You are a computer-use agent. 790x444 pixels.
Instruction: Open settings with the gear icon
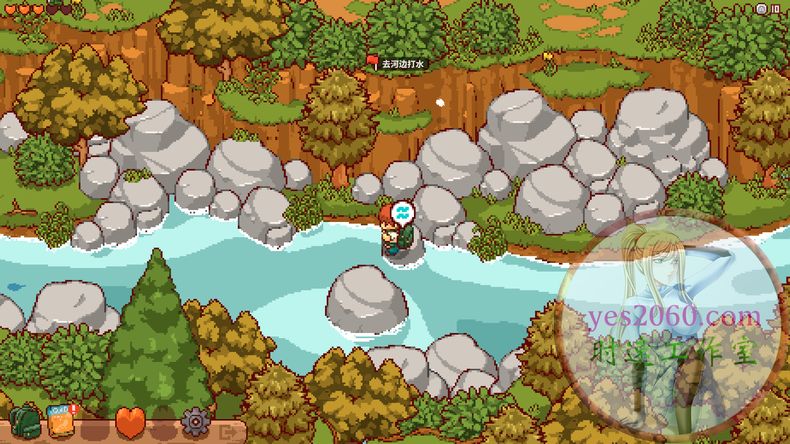click(x=194, y=422)
